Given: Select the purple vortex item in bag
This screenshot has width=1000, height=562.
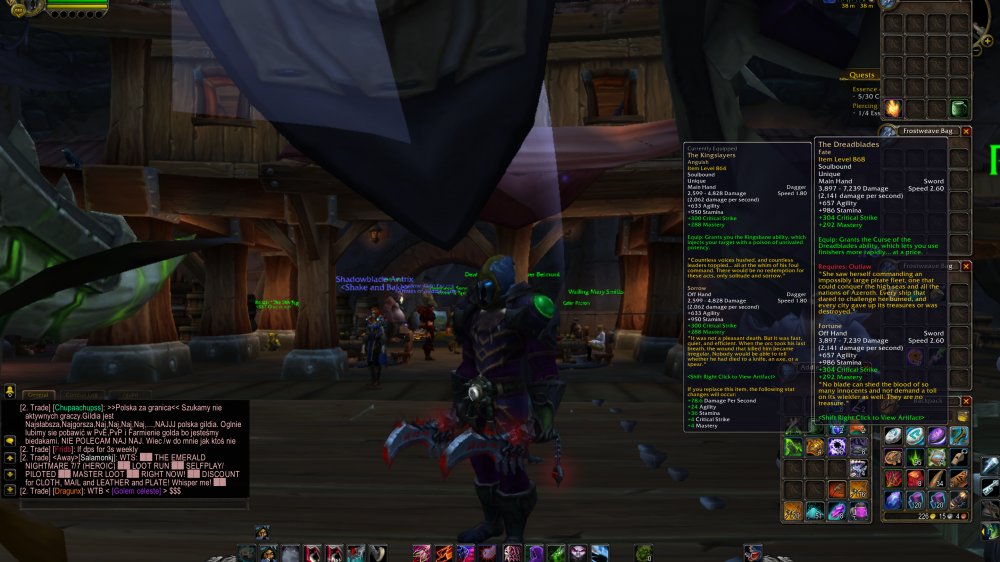Looking at the screenshot, I should point(837,447).
